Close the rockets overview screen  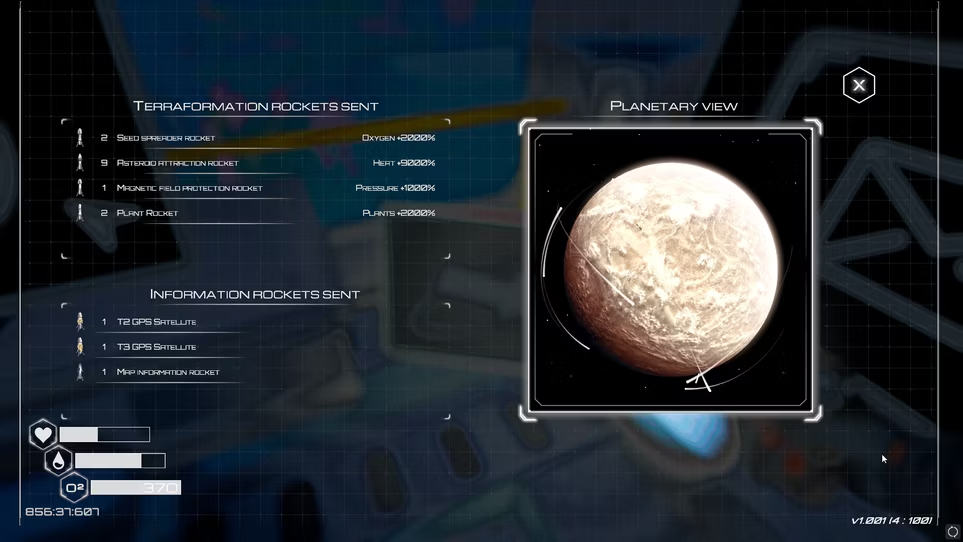(858, 86)
